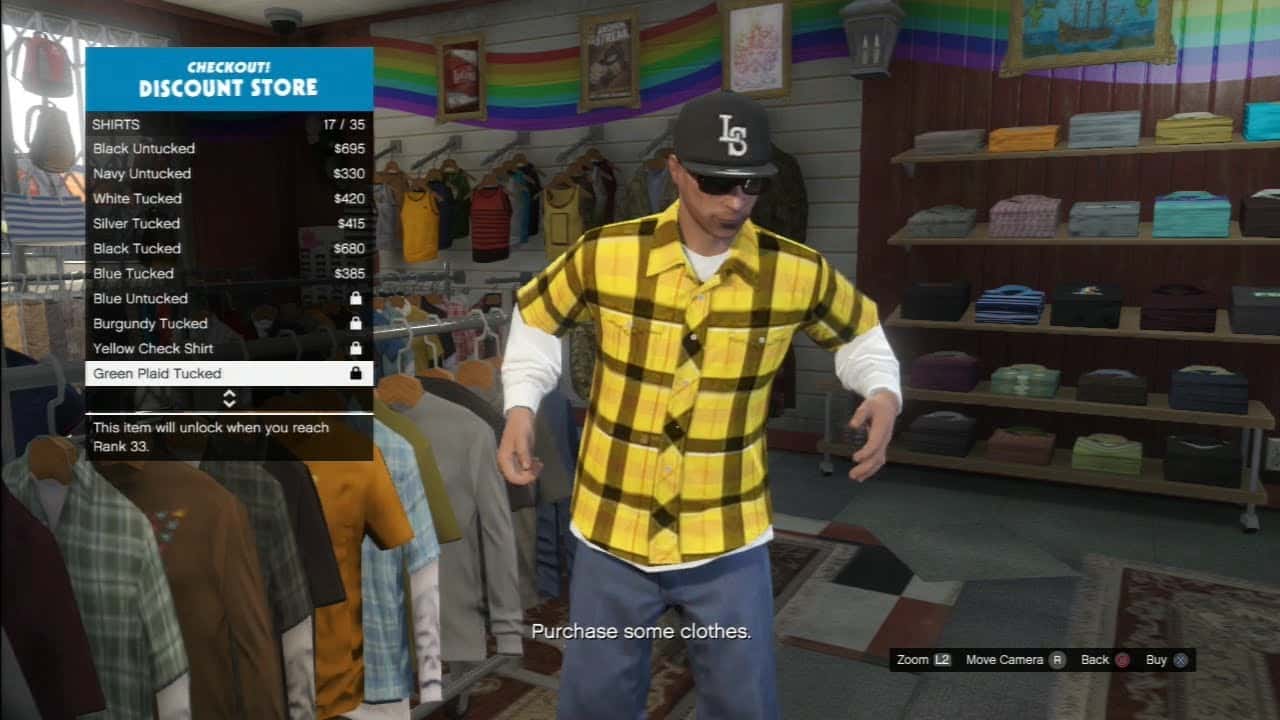1280x720 pixels.
Task: Click the R stick Move Camera icon
Action: coord(1057,660)
